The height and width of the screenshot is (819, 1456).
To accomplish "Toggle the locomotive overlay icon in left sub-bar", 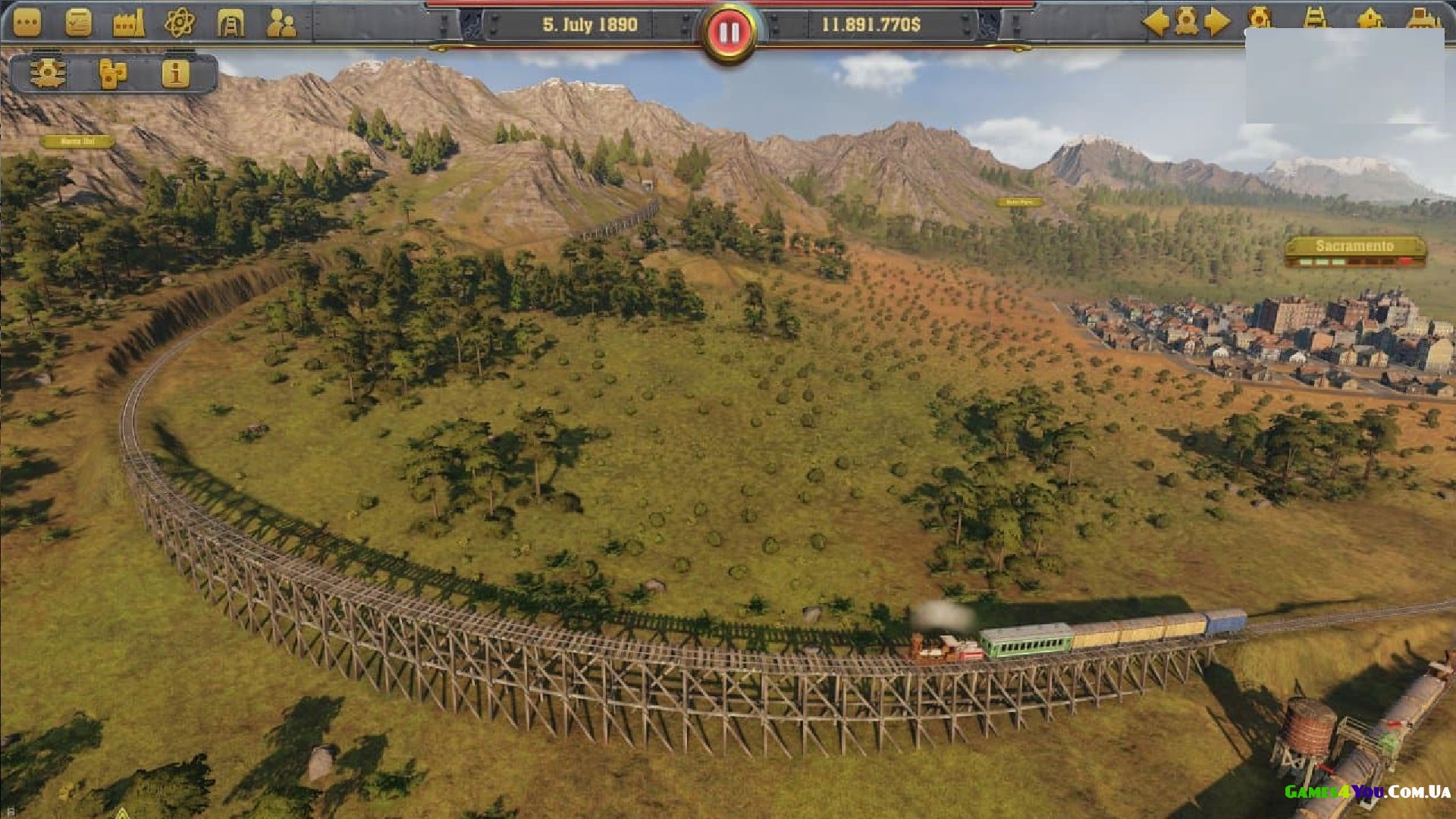I will click(48, 74).
